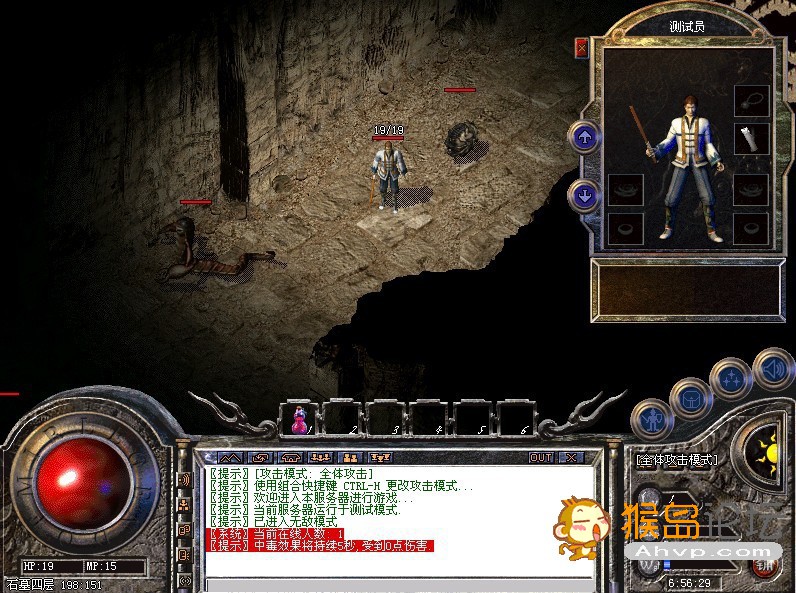Image resolution: width=796 pixels, height=593 pixels.
Task: Close the character equipment panel
Action: pyautogui.click(x=582, y=47)
